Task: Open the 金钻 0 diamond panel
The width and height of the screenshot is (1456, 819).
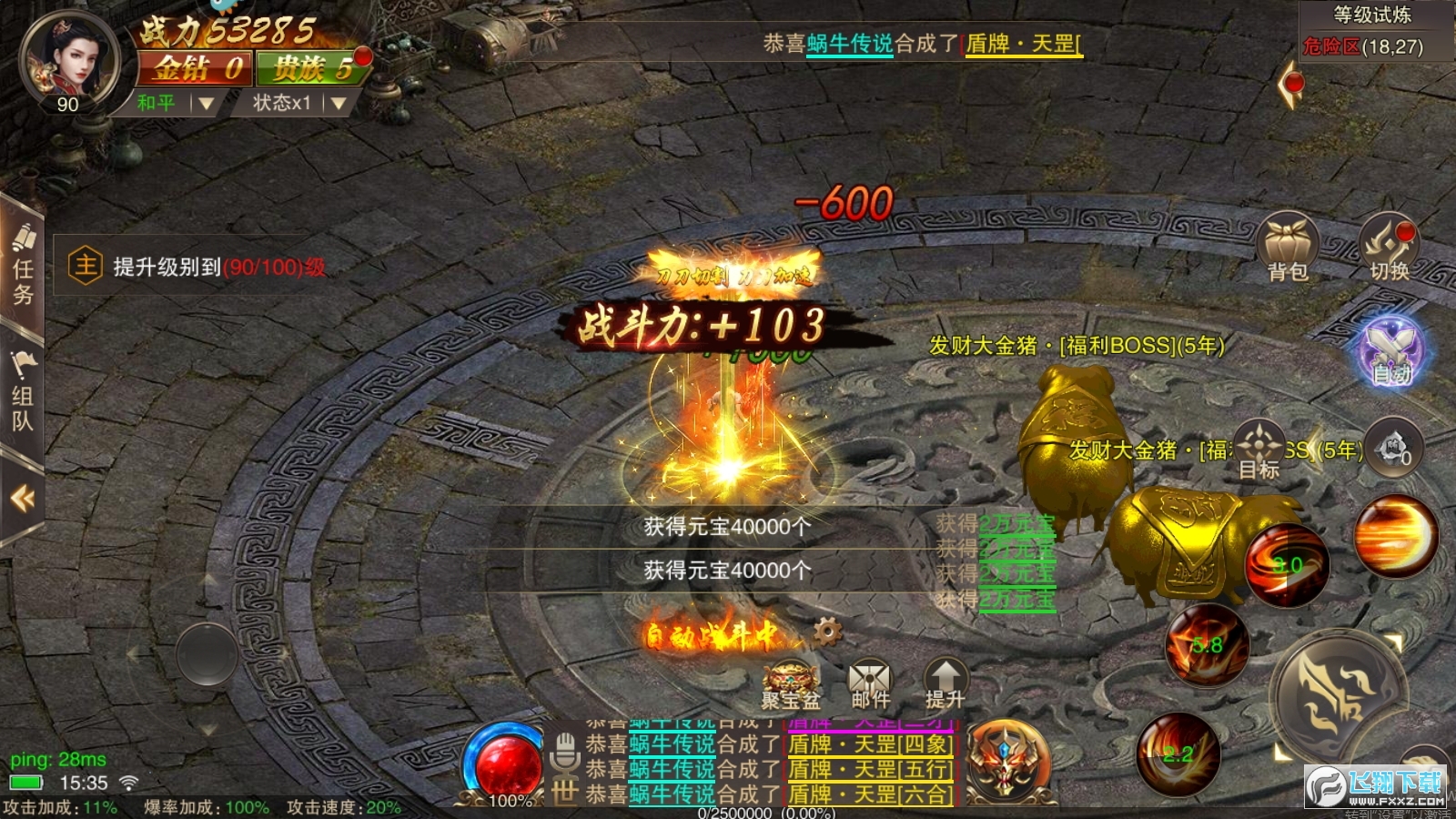Action: (x=195, y=68)
